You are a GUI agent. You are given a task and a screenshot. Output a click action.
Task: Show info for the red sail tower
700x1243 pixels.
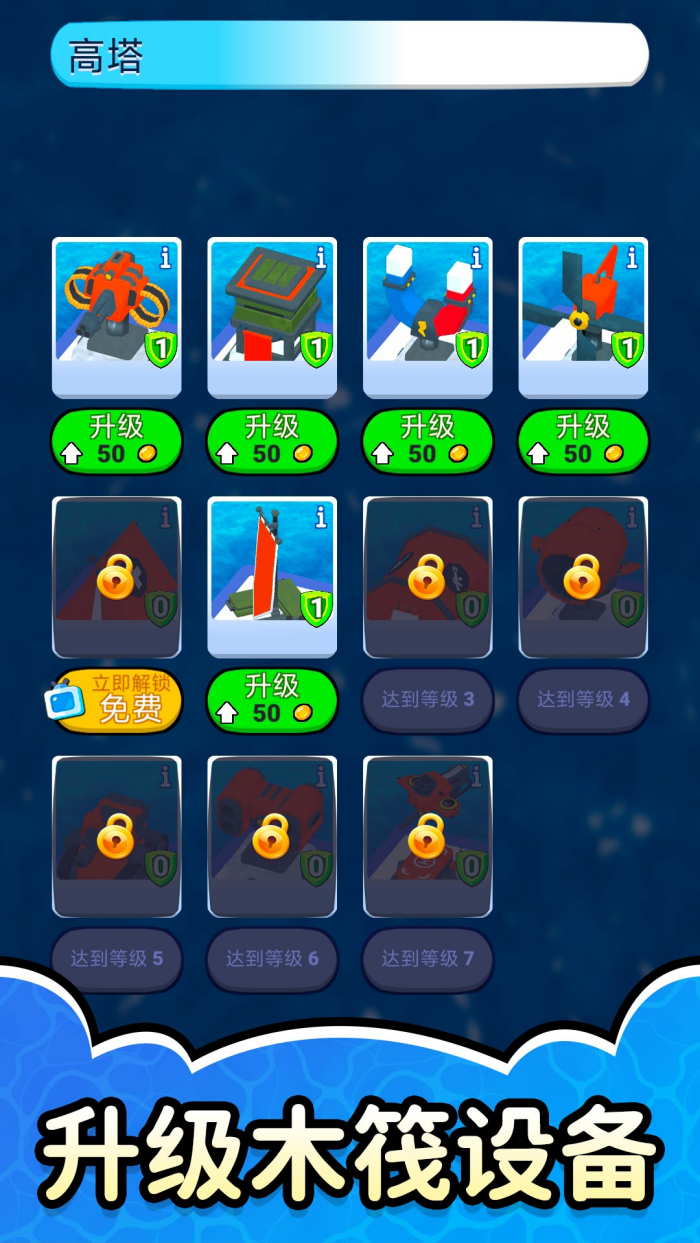[x=321, y=517]
